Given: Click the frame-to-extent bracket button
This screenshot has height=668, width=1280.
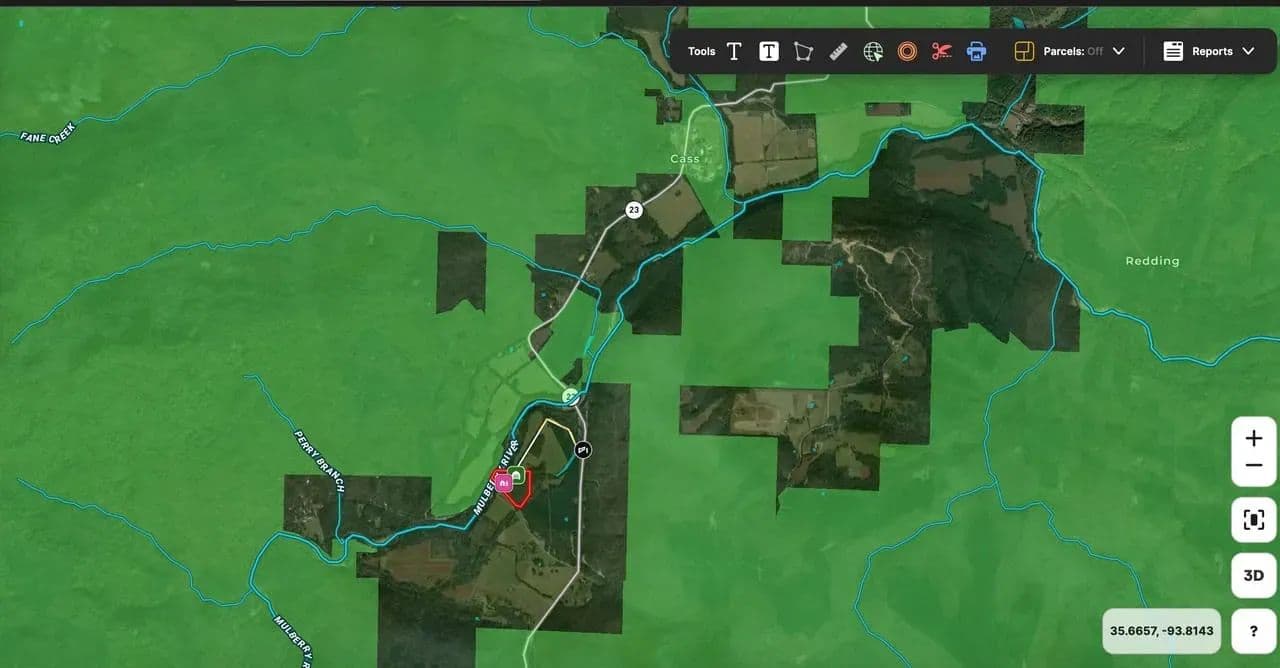Looking at the screenshot, I should [x=1253, y=520].
